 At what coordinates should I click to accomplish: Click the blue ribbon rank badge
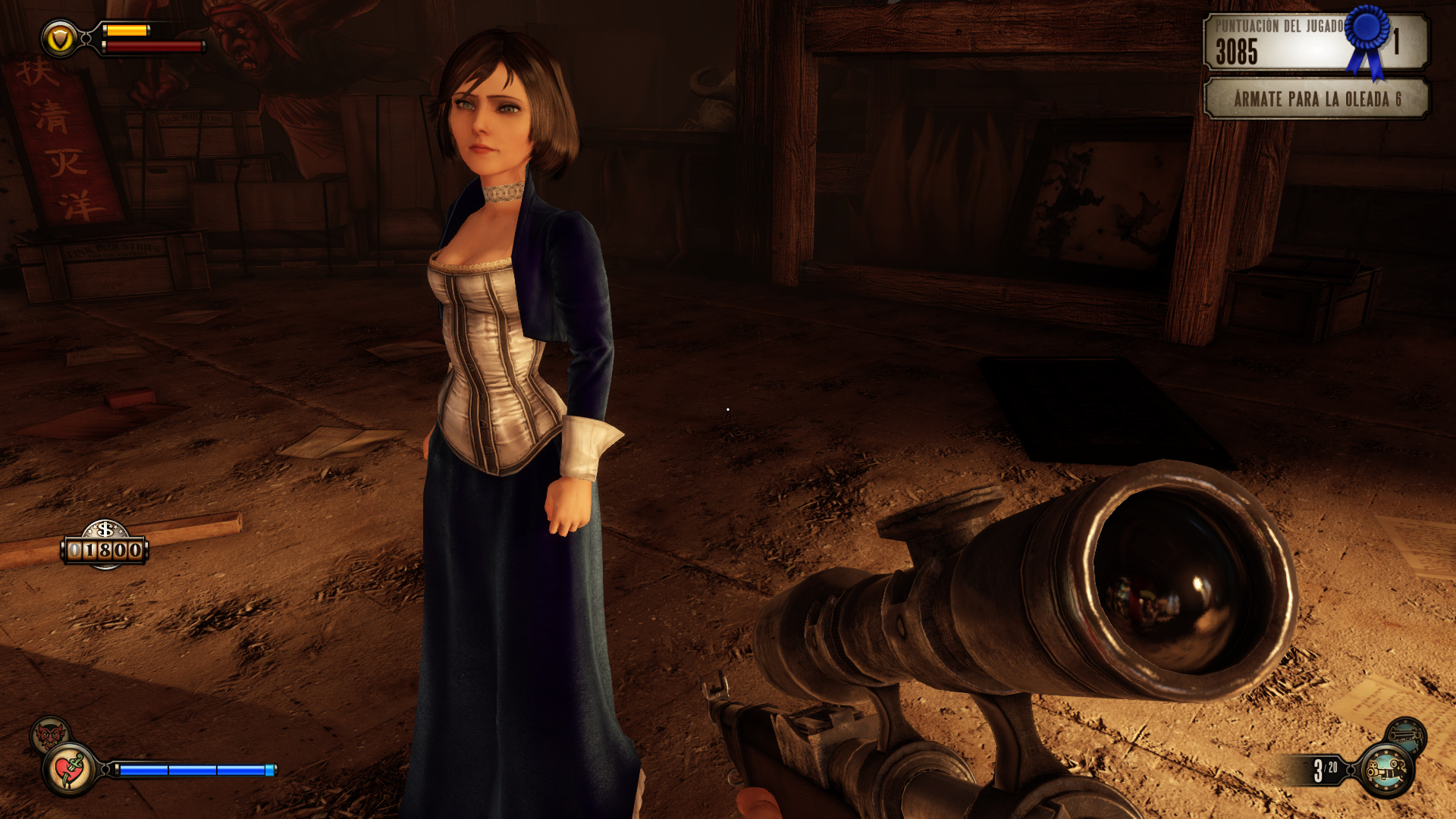tap(1367, 38)
